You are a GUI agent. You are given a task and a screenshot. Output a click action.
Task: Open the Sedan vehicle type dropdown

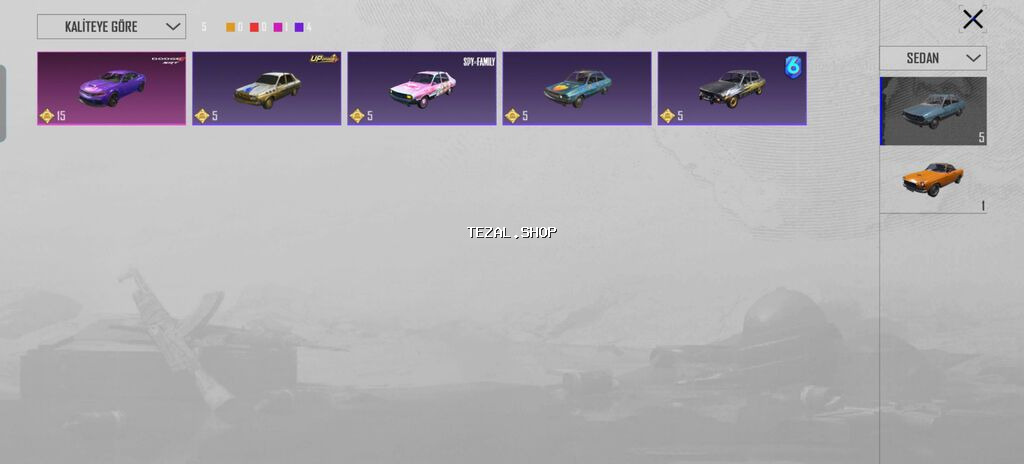click(x=932, y=58)
